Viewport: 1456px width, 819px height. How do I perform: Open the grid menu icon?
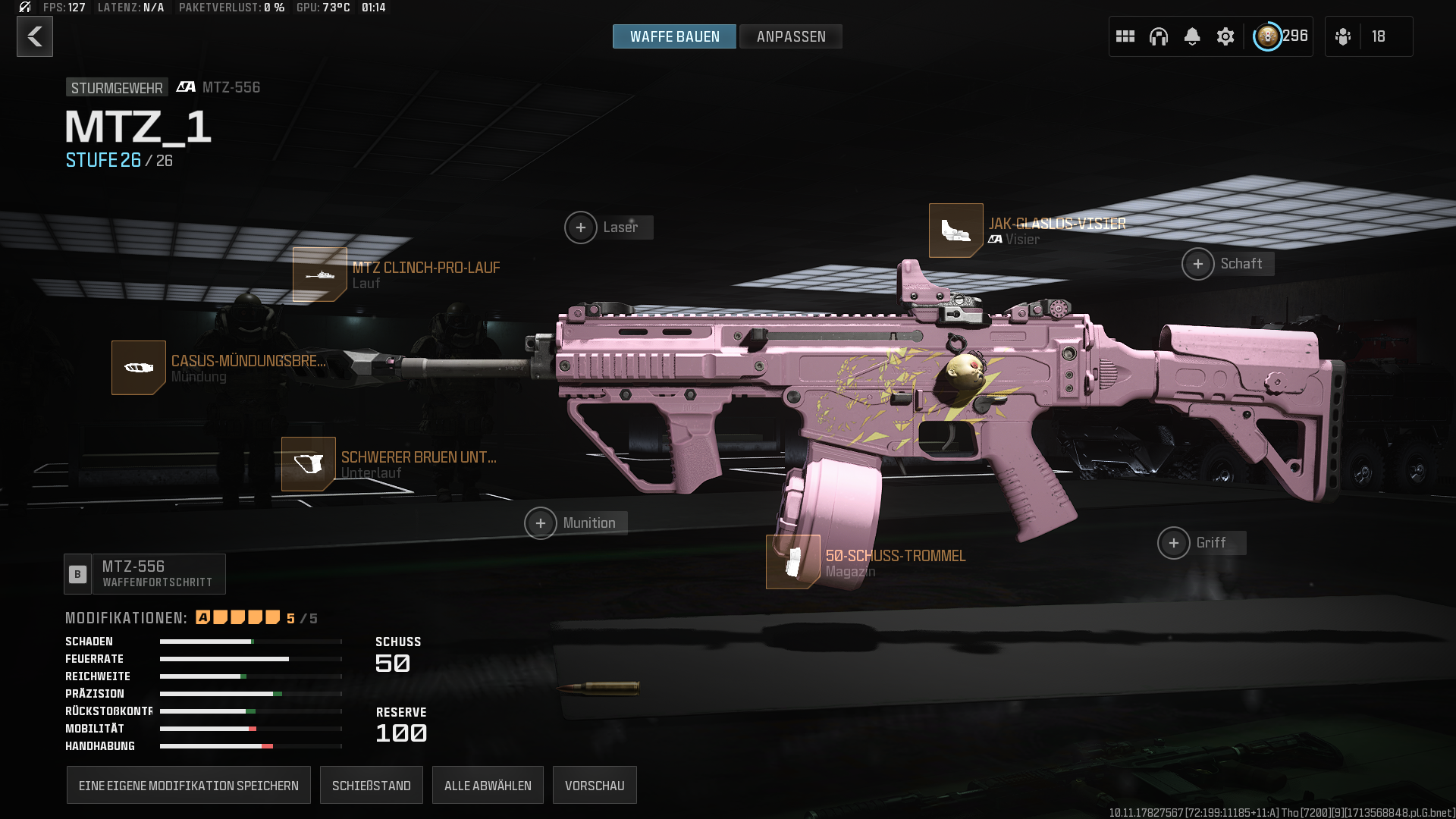click(1125, 36)
